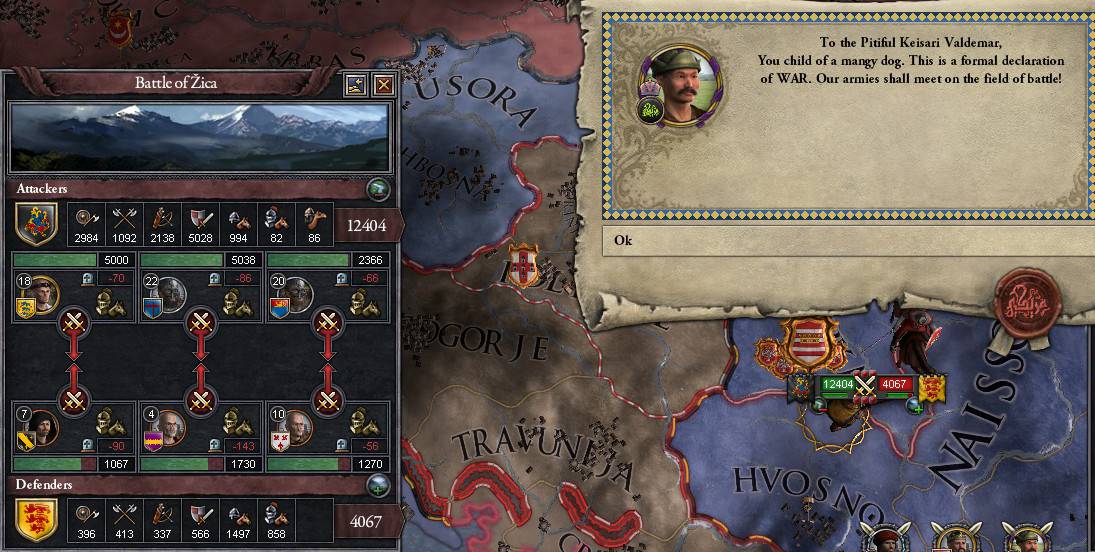The width and height of the screenshot is (1095, 552).
Task: Select the attackers' coat of arms shield
Action: 36,224
